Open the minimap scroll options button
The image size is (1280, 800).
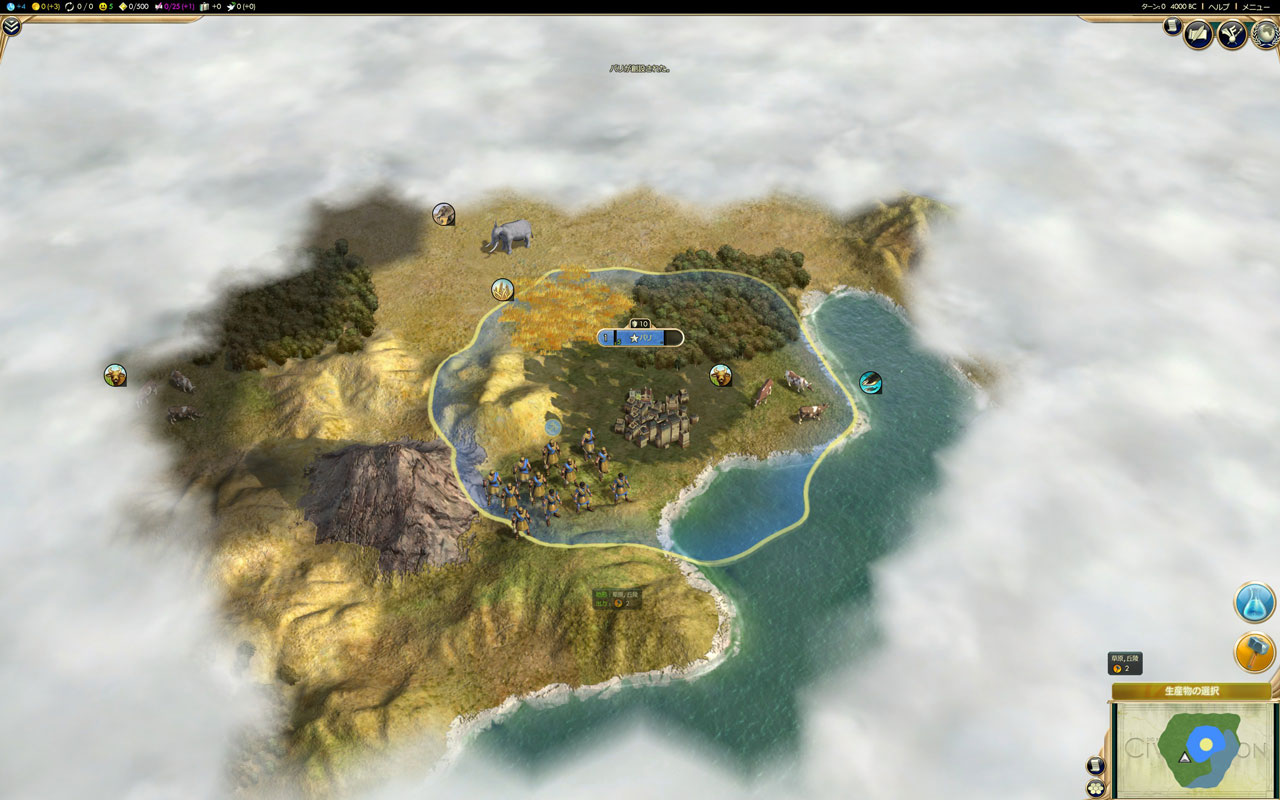pos(1095,766)
